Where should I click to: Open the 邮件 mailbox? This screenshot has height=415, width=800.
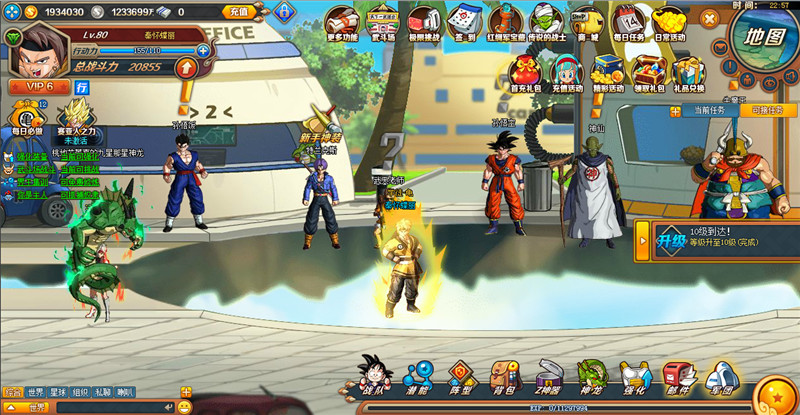pos(678,376)
